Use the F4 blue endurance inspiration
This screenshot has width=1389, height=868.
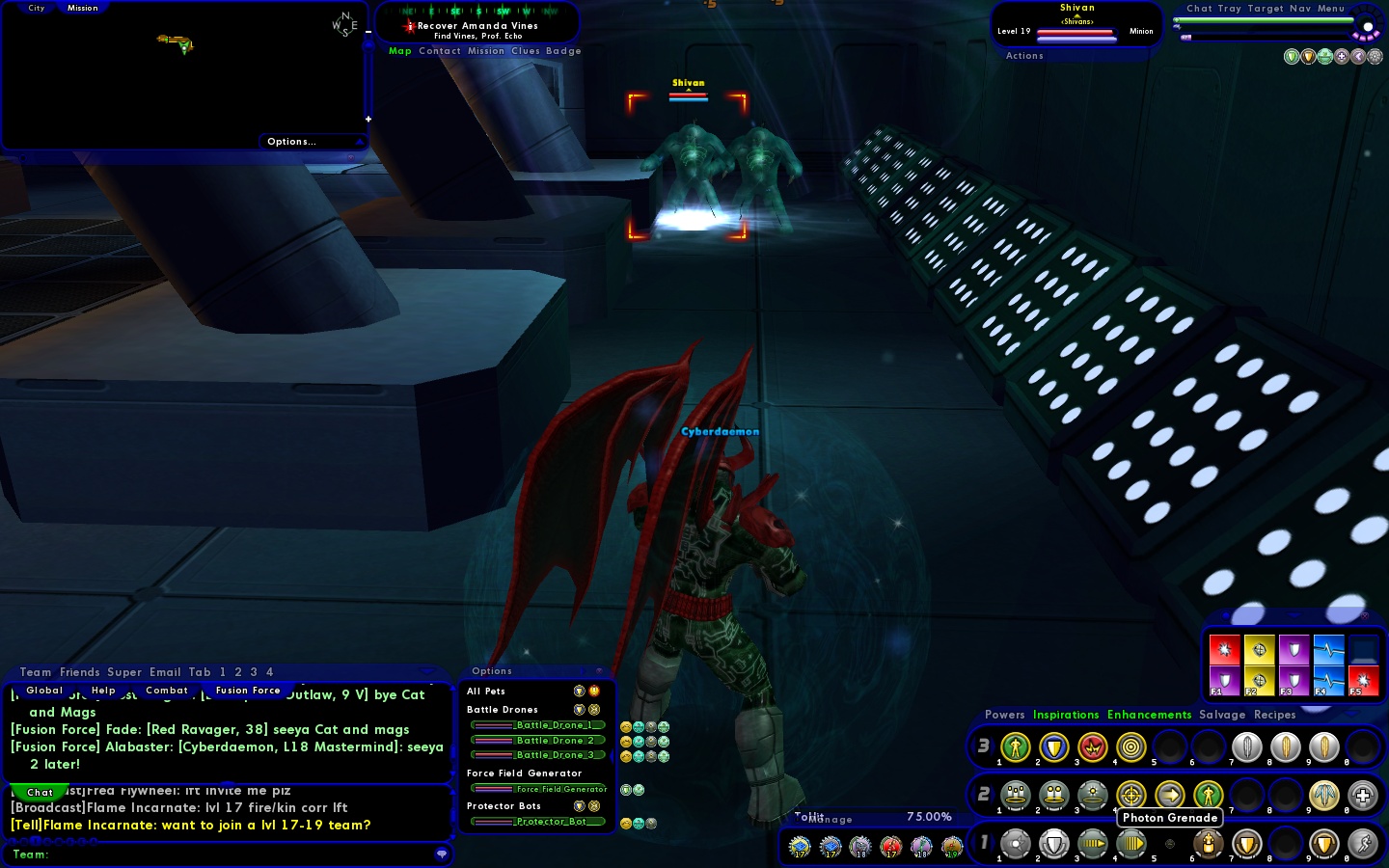1328,681
